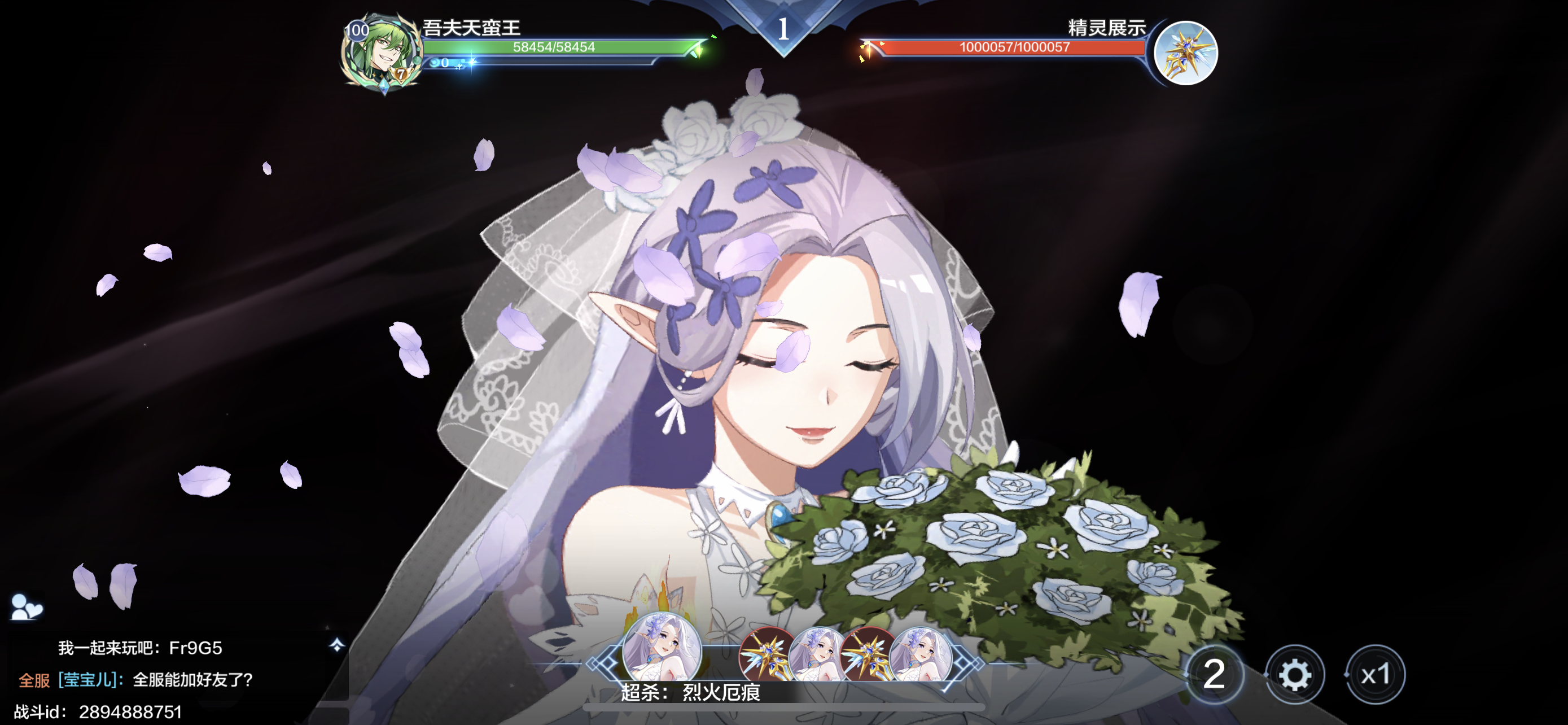1568x725 pixels.
Task: Inspect the 精灵展示 enemy star portrait
Action: point(1185,53)
